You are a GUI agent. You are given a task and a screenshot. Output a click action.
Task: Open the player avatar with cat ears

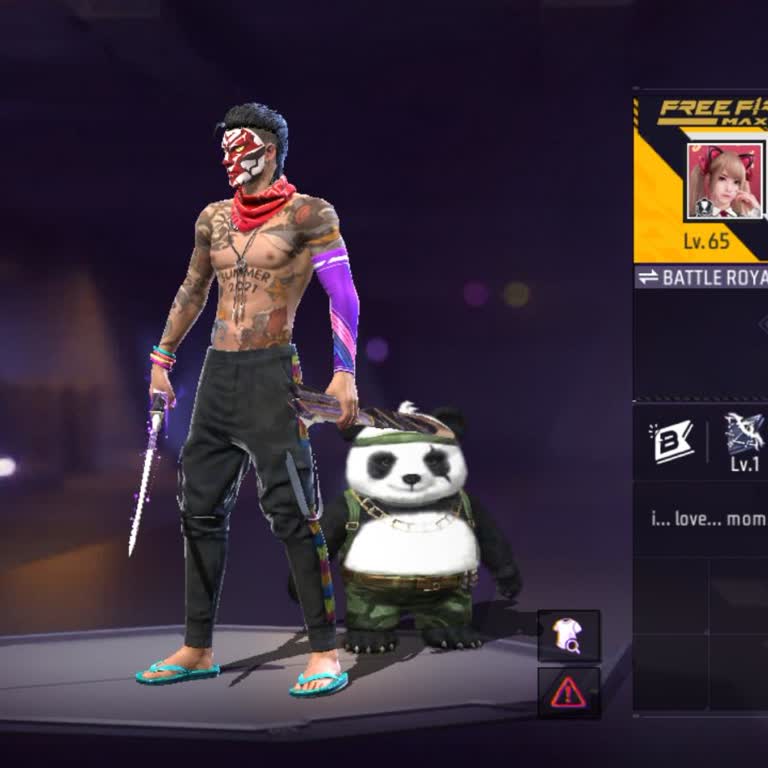point(725,181)
